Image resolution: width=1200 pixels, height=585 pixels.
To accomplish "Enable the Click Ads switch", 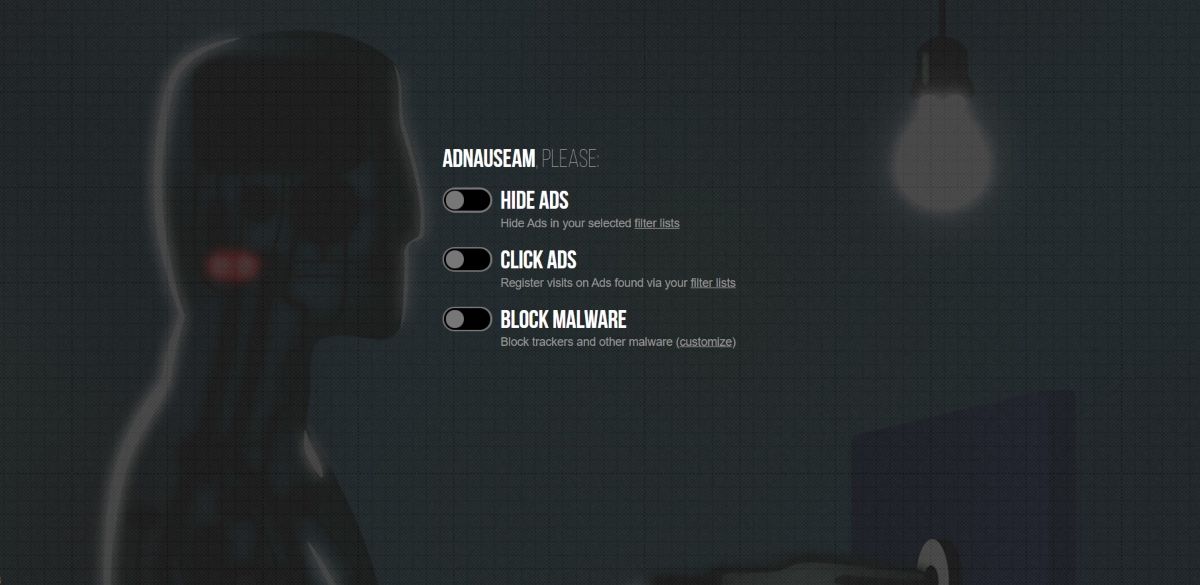I will tap(467, 260).
